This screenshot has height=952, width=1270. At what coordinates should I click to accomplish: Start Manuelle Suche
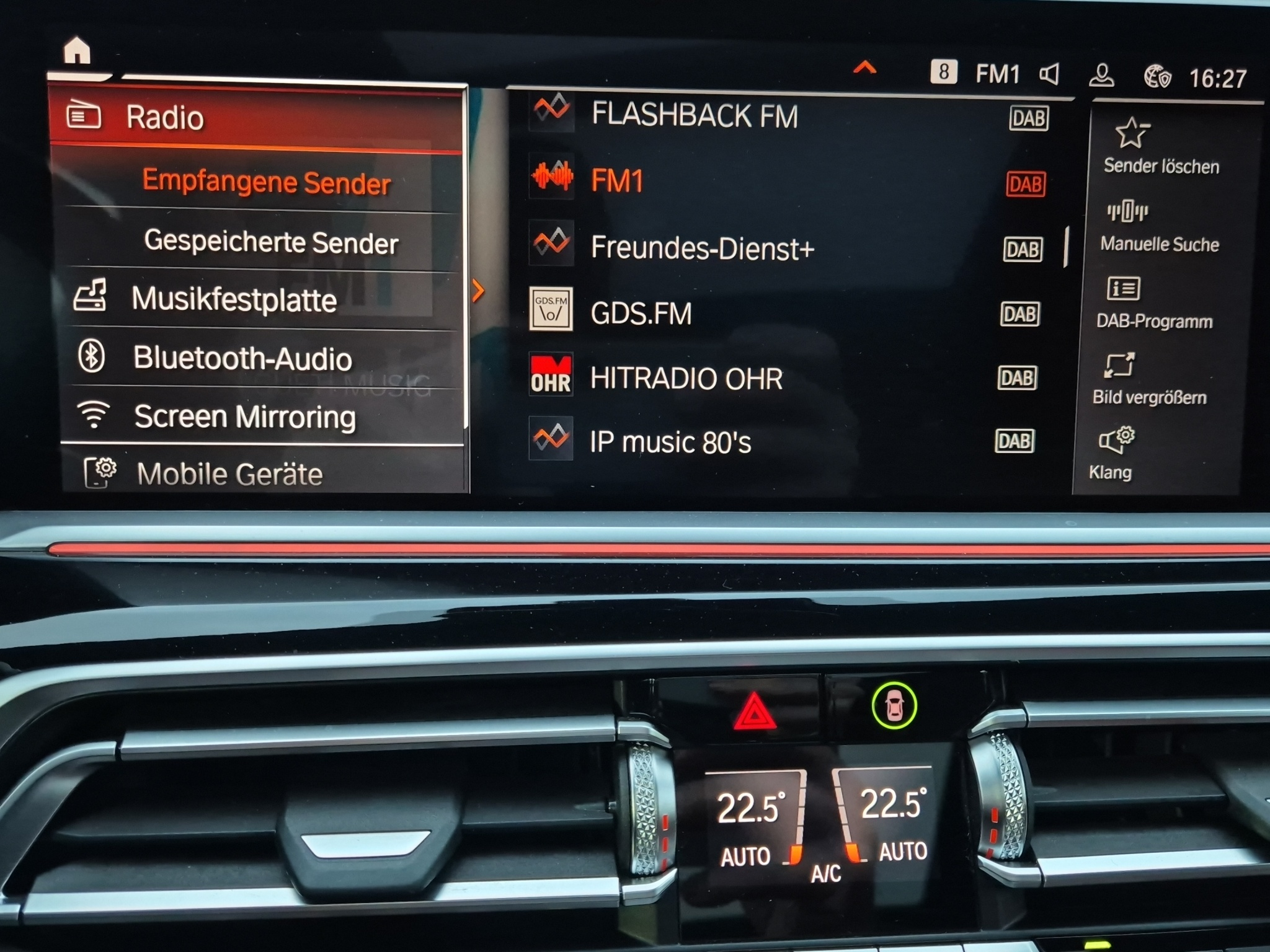point(1158,226)
